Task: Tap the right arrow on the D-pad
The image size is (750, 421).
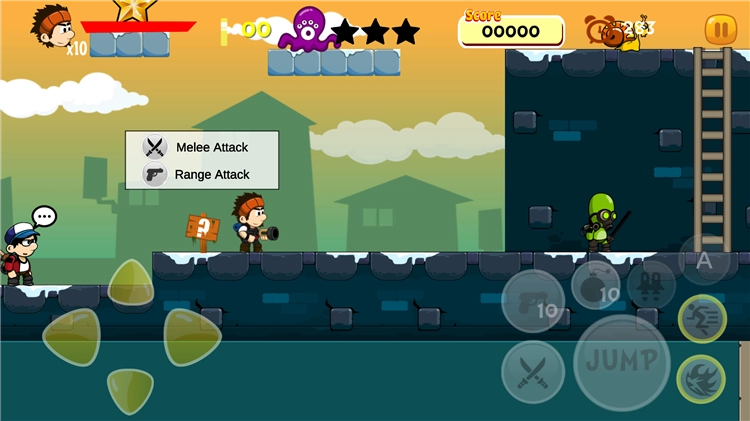Action: tap(191, 336)
